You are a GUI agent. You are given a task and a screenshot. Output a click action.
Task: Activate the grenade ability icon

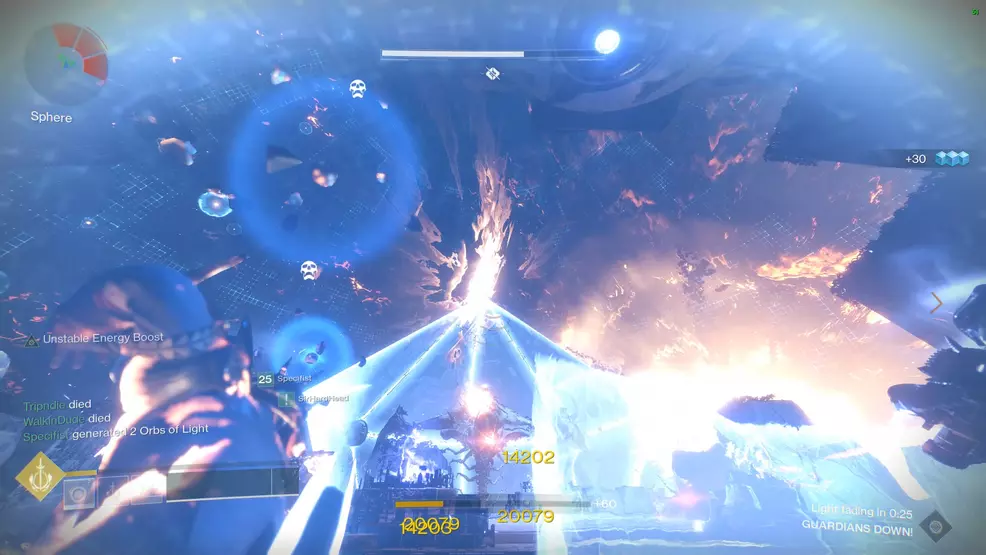pyautogui.click(x=76, y=492)
